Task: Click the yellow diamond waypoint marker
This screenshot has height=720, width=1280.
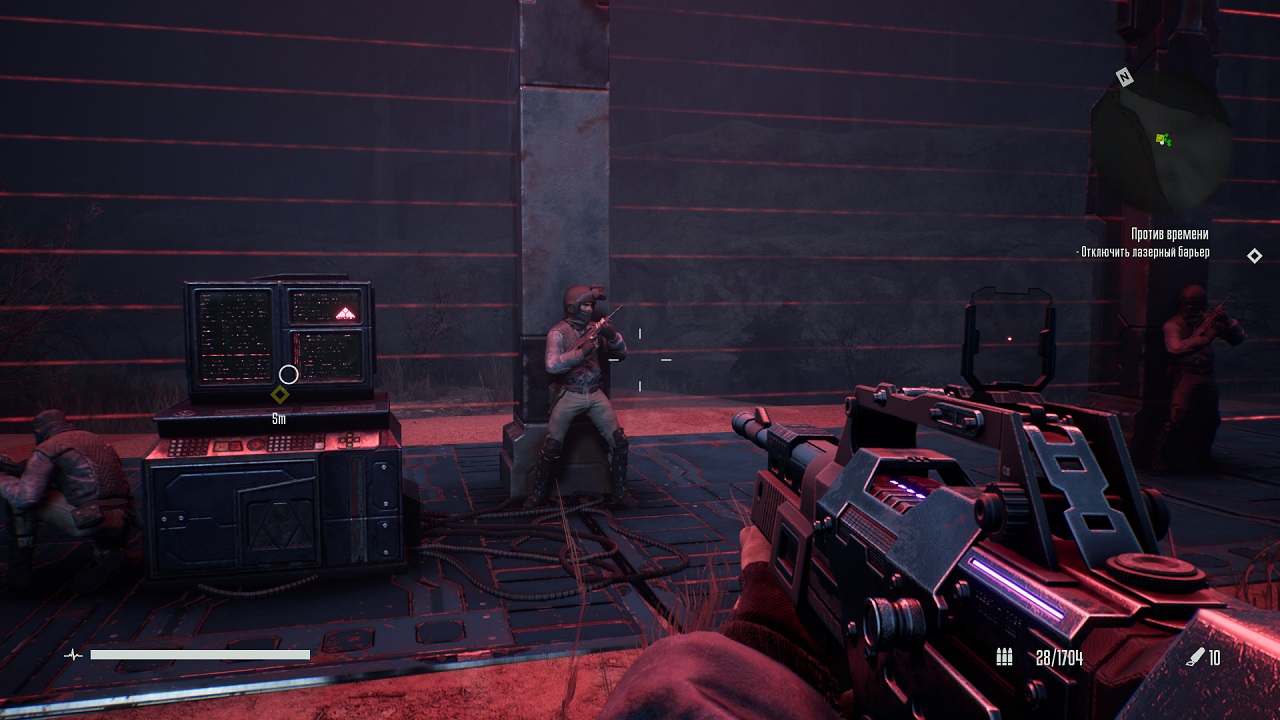Action: click(x=280, y=395)
